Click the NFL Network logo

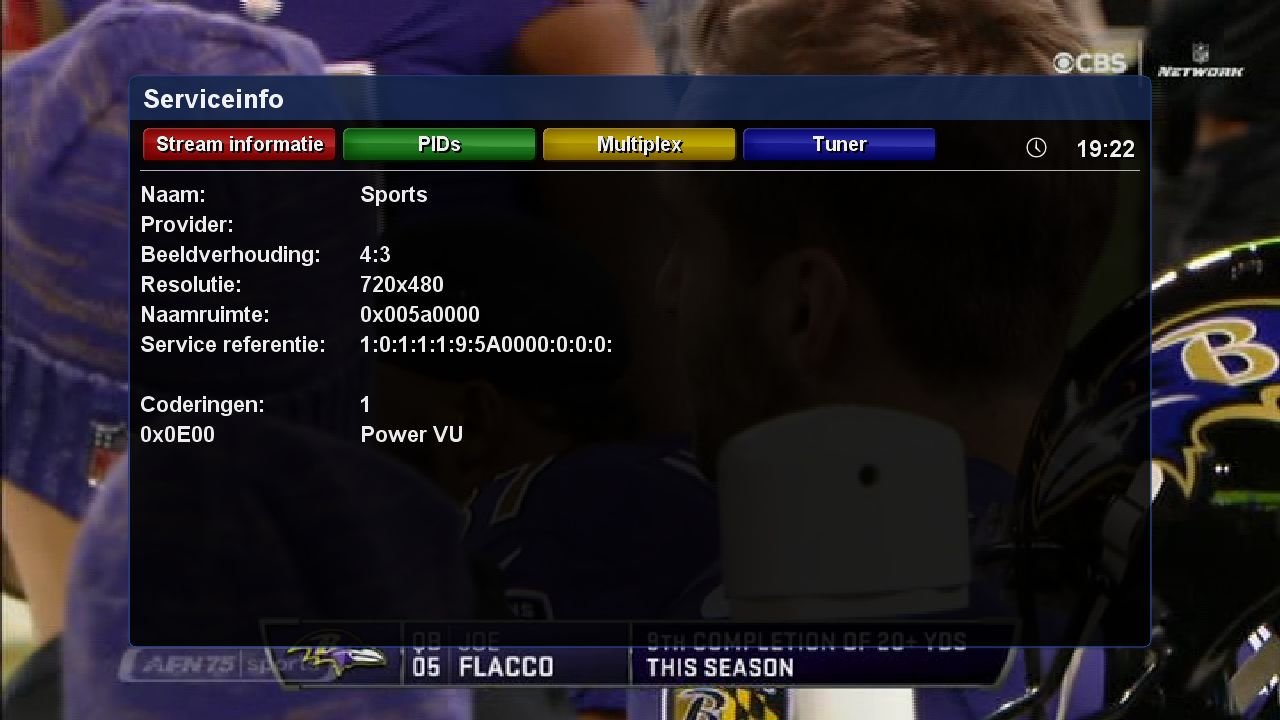(1199, 63)
